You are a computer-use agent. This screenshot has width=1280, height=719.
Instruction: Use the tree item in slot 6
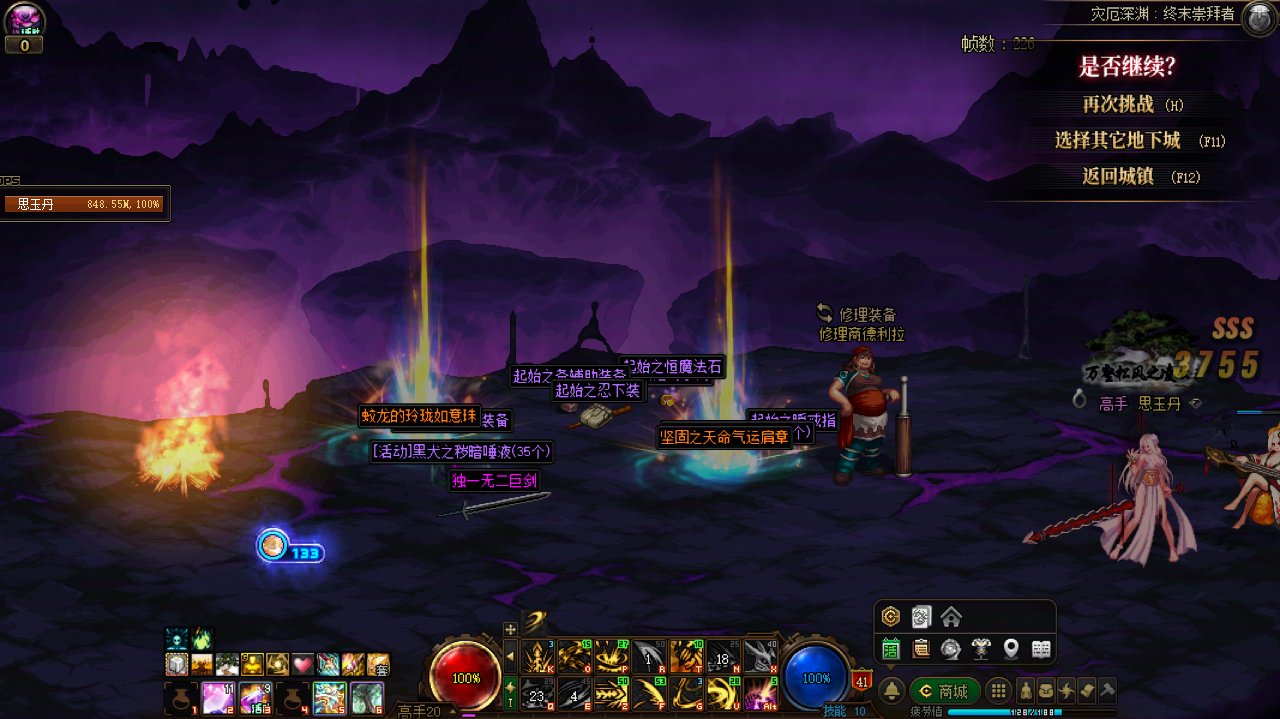pyautogui.click(x=367, y=697)
